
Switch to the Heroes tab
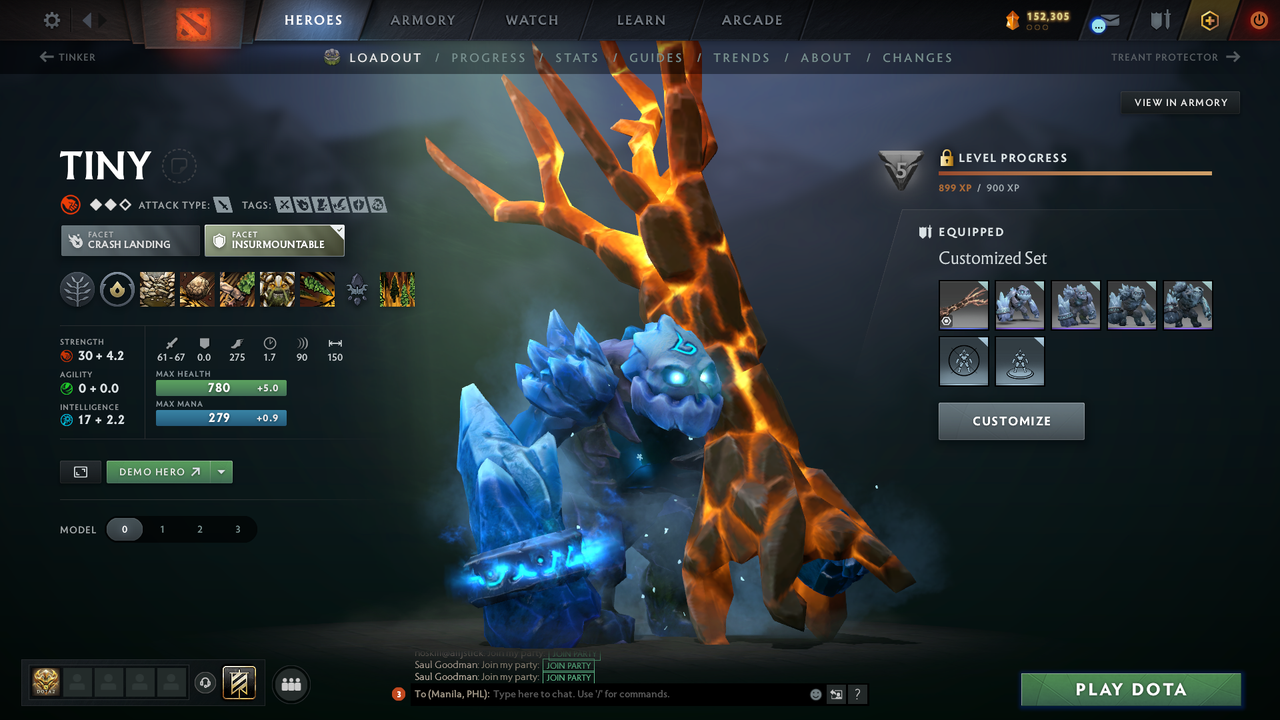pos(313,20)
